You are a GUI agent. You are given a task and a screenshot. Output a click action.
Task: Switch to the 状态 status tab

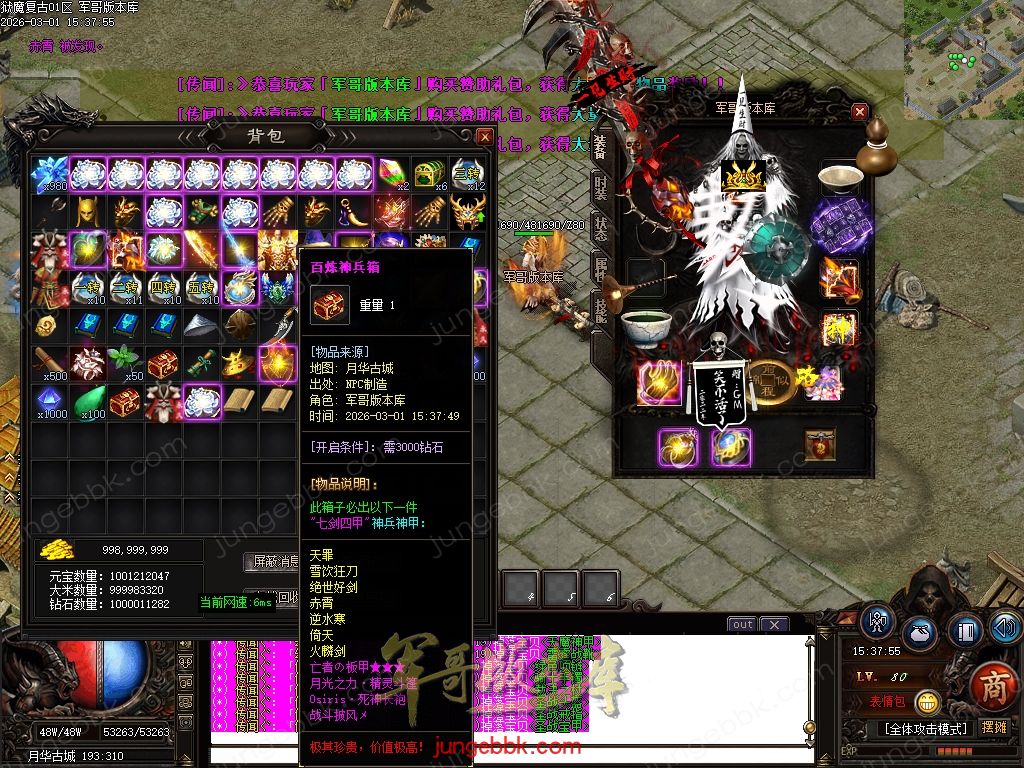[600, 227]
